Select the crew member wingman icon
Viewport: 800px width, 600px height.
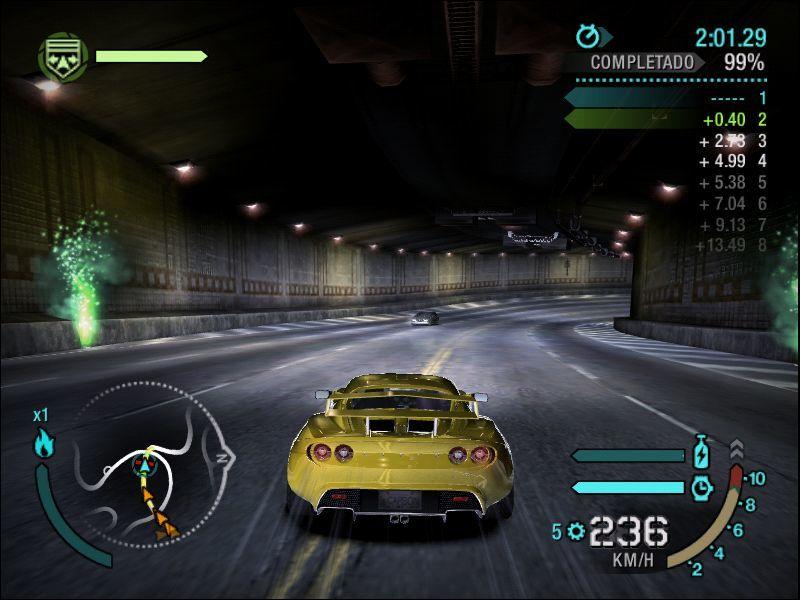point(62,56)
